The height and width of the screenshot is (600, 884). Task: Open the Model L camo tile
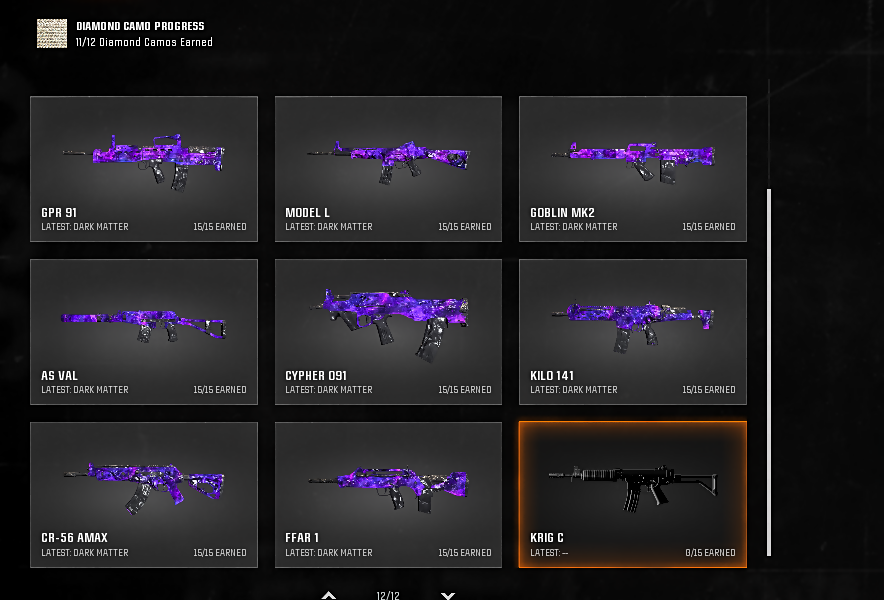tap(388, 168)
